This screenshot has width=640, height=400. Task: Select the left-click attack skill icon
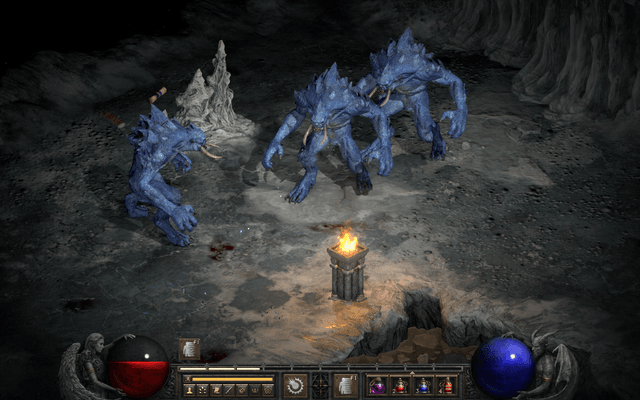[295, 385]
